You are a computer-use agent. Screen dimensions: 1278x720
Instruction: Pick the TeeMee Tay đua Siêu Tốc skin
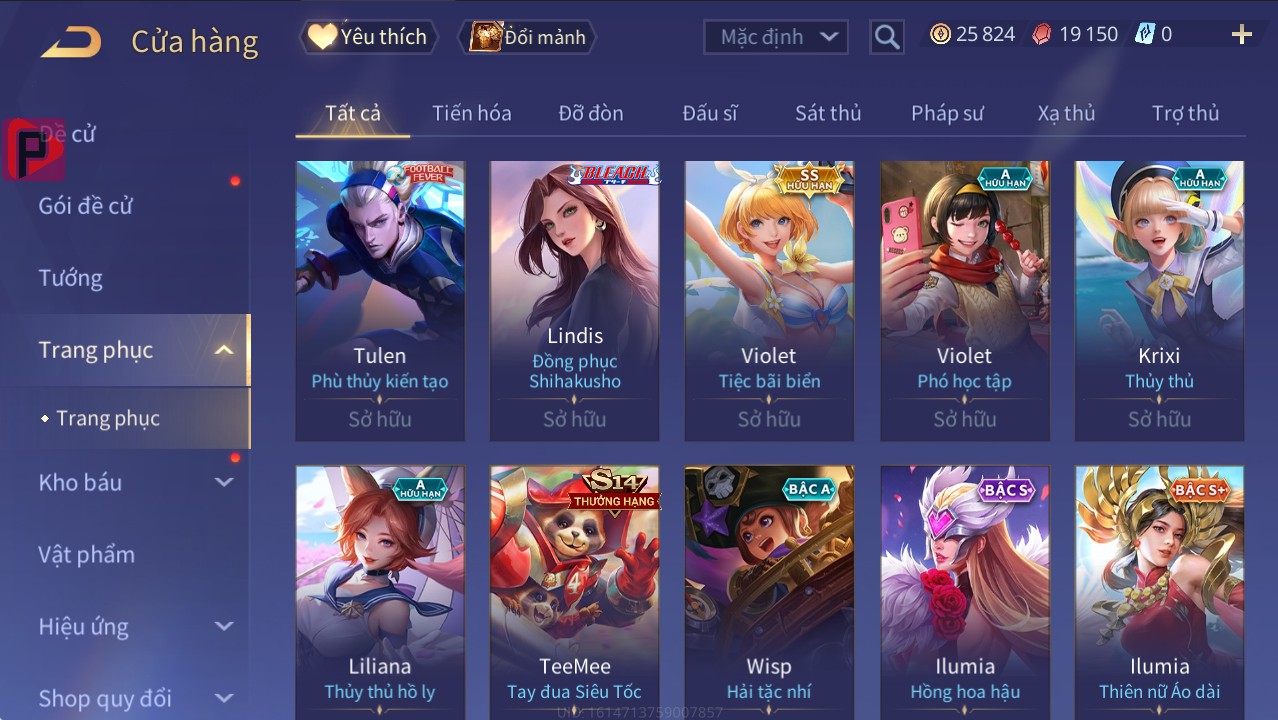[x=575, y=590]
